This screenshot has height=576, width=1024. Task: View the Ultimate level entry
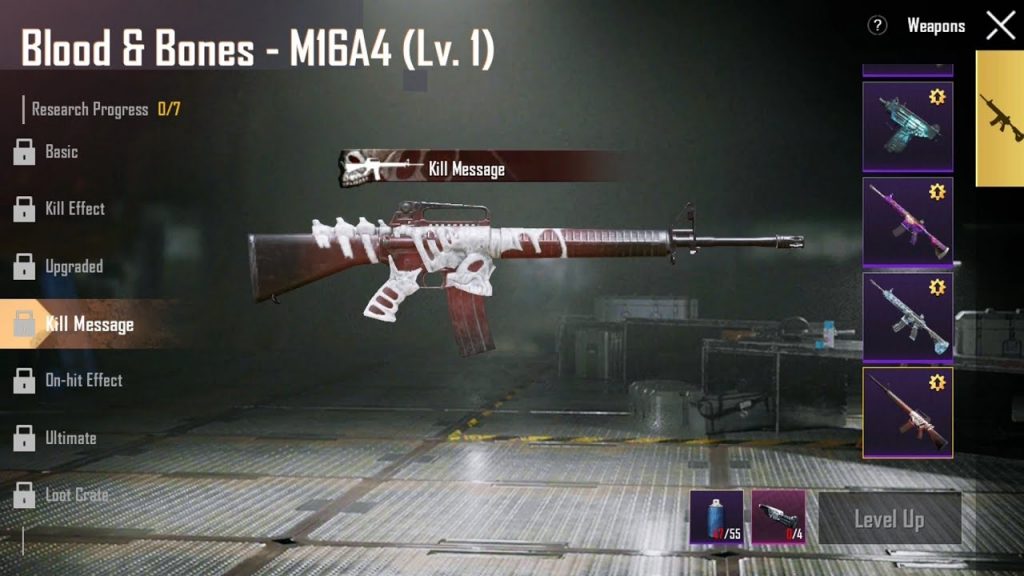tap(70, 438)
